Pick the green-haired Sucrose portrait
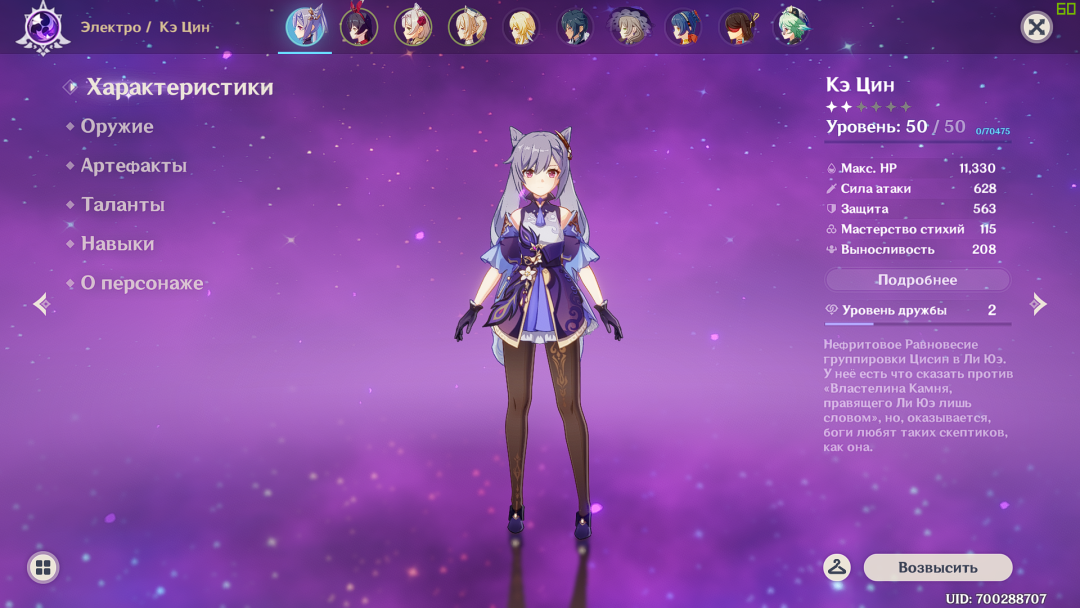 point(792,27)
